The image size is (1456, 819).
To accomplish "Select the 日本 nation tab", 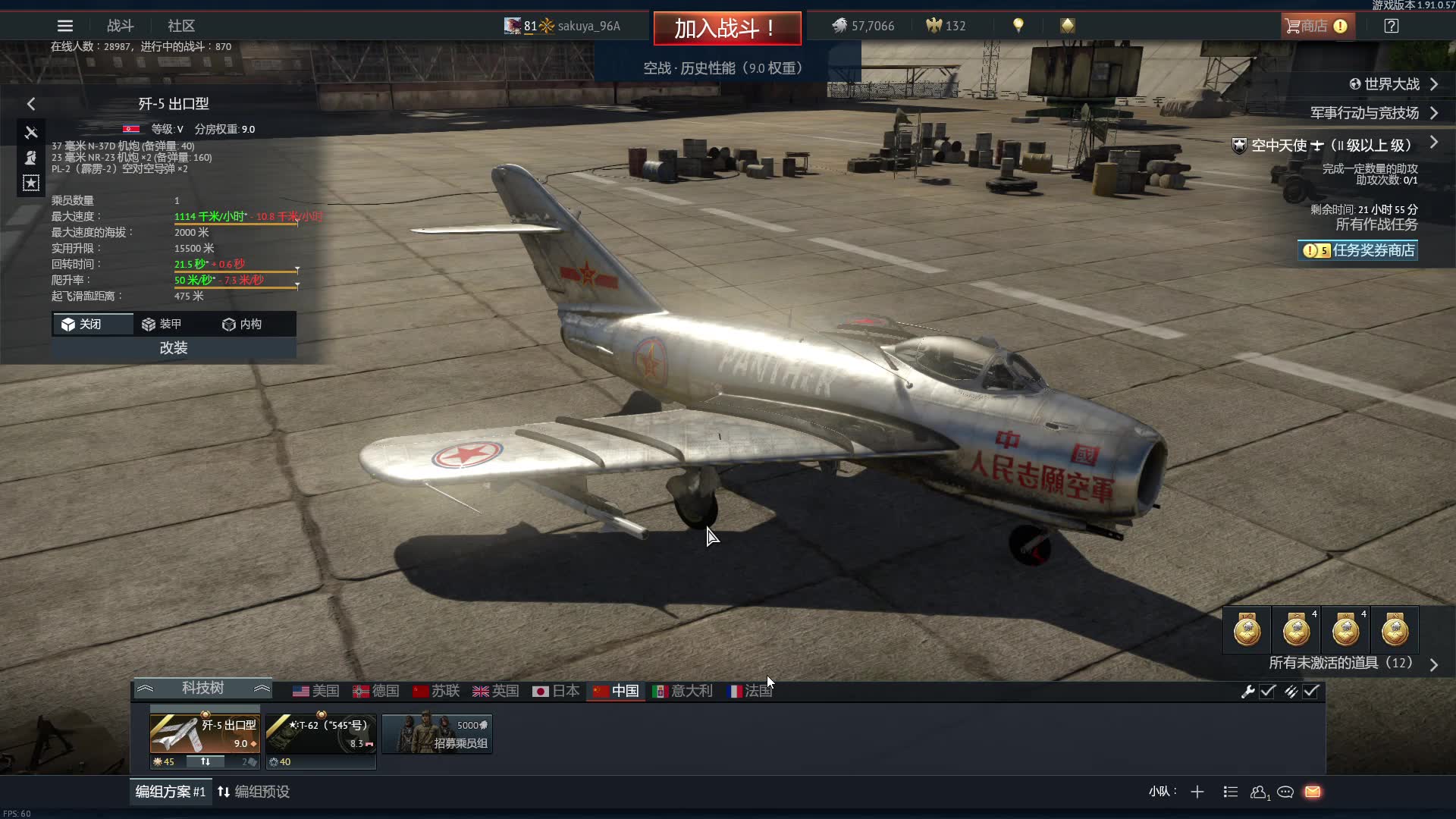I will pyautogui.click(x=556, y=691).
